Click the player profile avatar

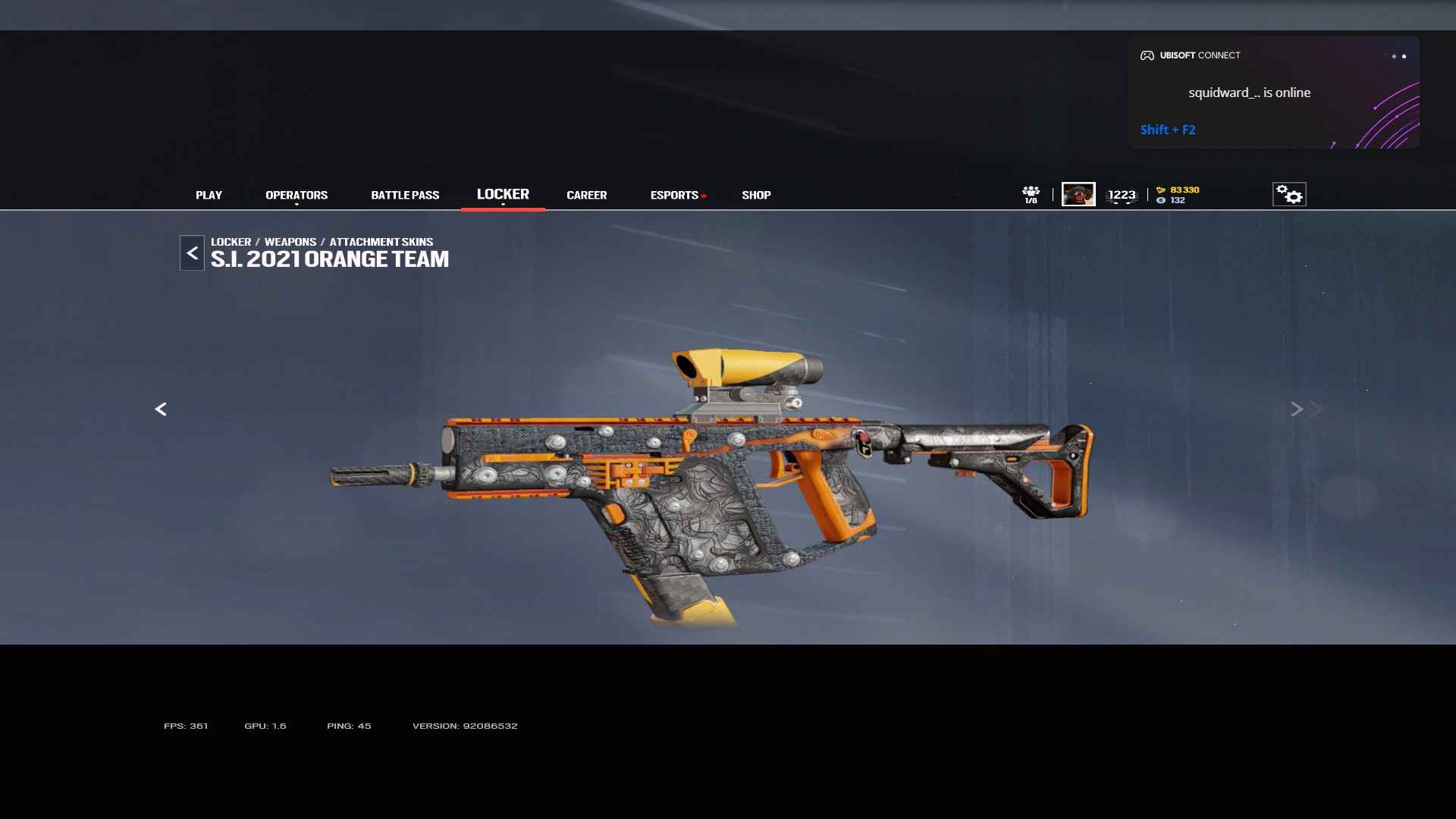[1078, 194]
